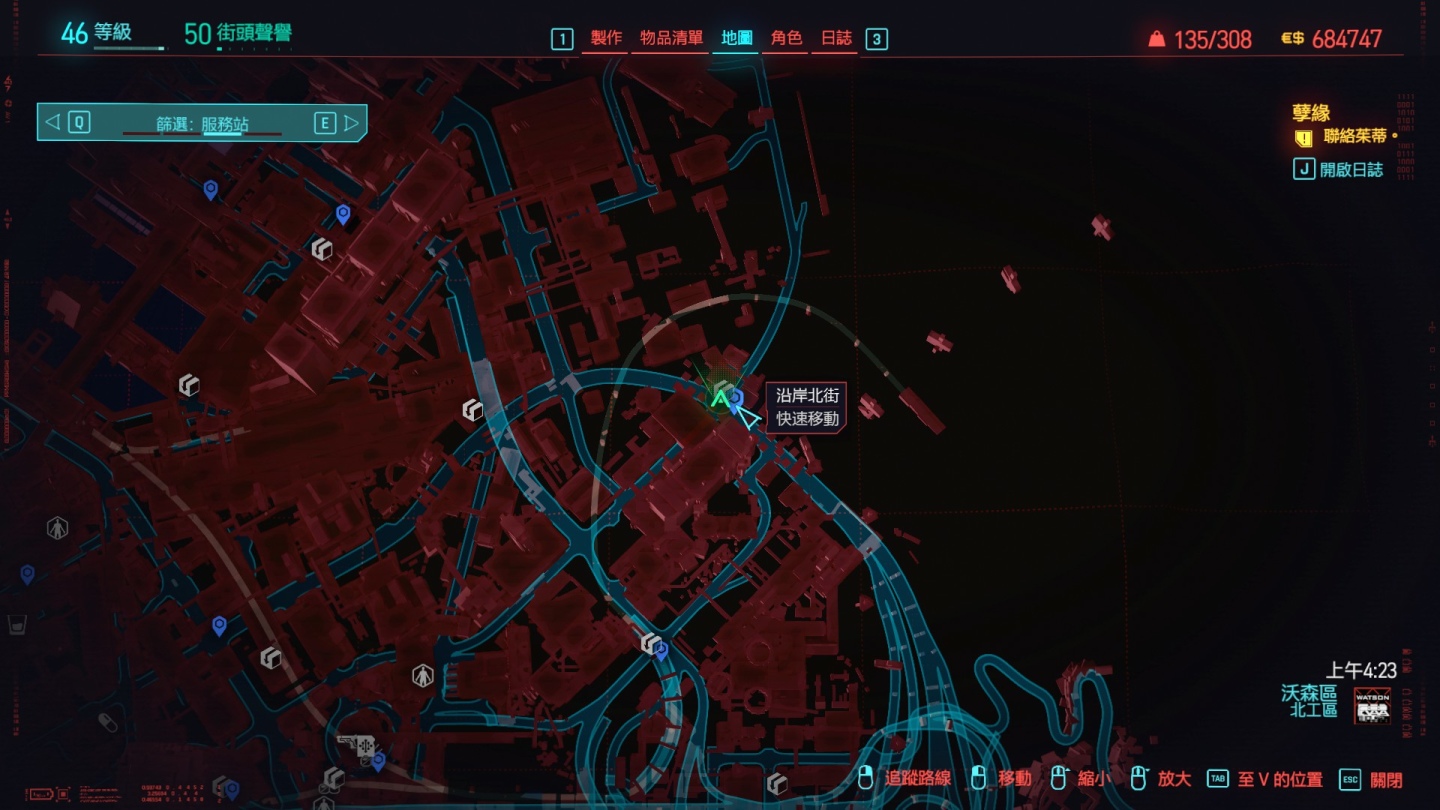Open the 角色 character tab

pyautogui.click(x=786, y=38)
